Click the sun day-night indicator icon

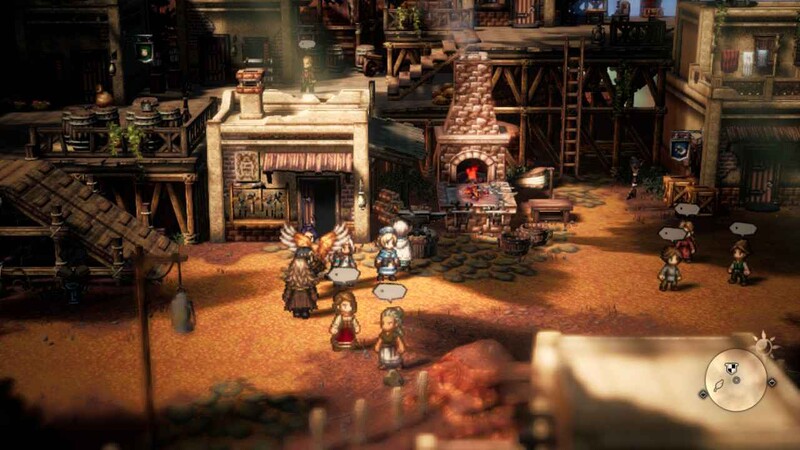[765, 346]
